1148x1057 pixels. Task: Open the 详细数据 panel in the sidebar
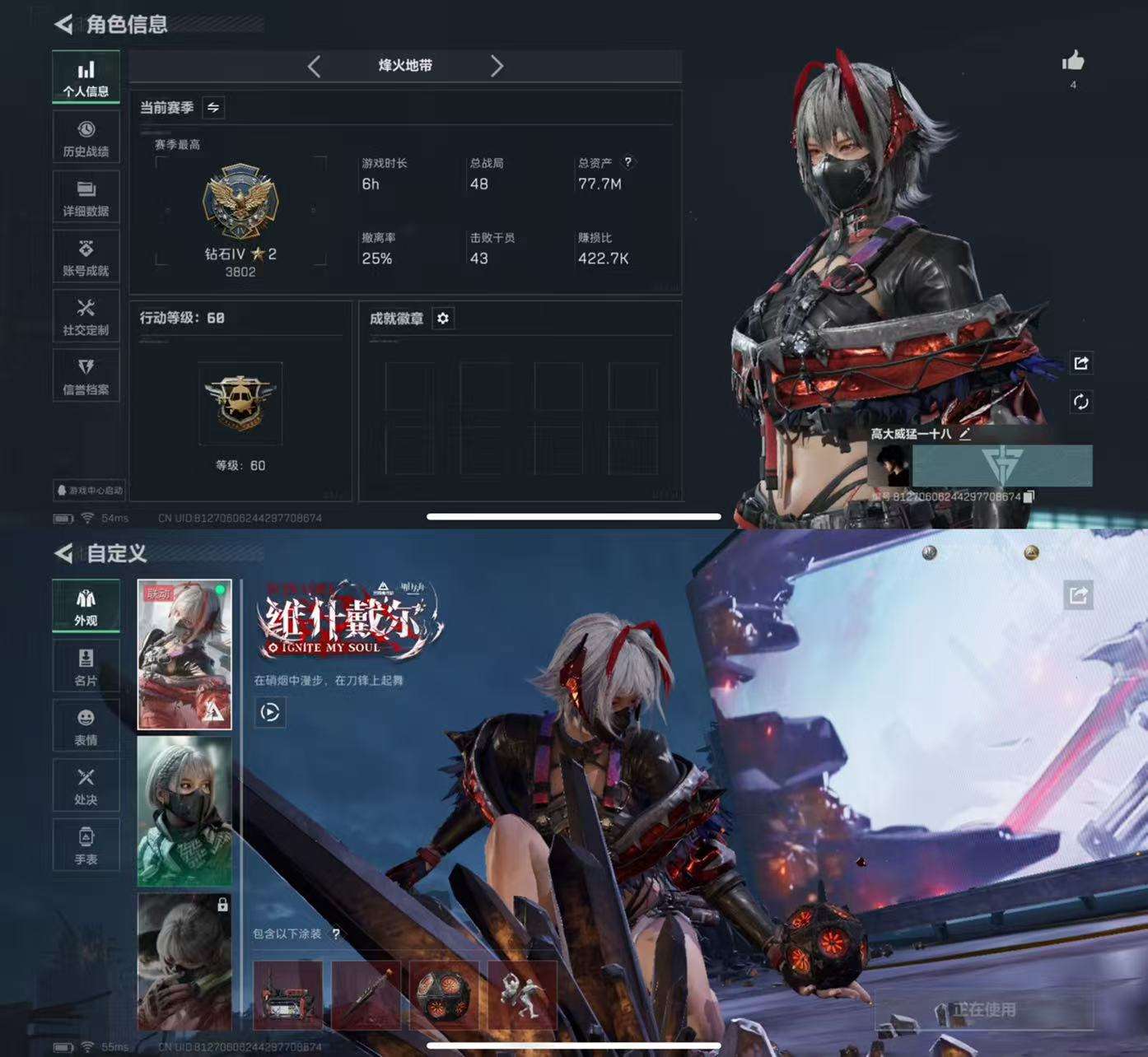click(86, 196)
